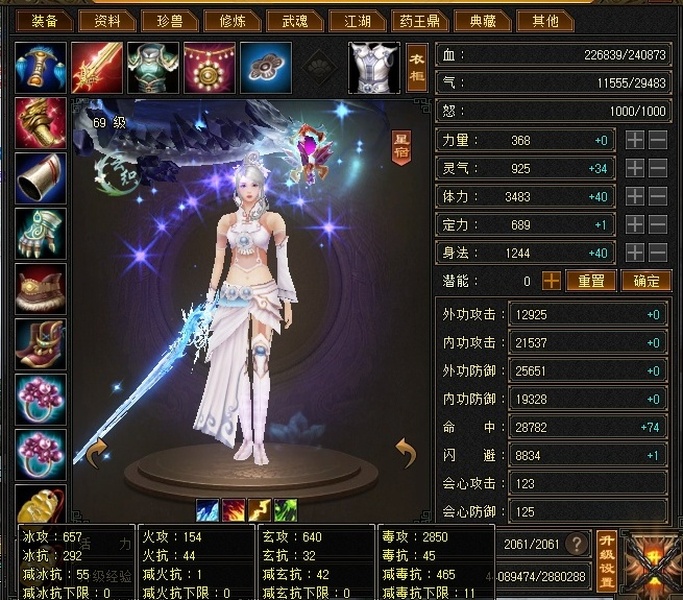Image resolution: width=683 pixels, height=600 pixels.
Task: Switch to the 资料 tab
Action: click(x=107, y=20)
